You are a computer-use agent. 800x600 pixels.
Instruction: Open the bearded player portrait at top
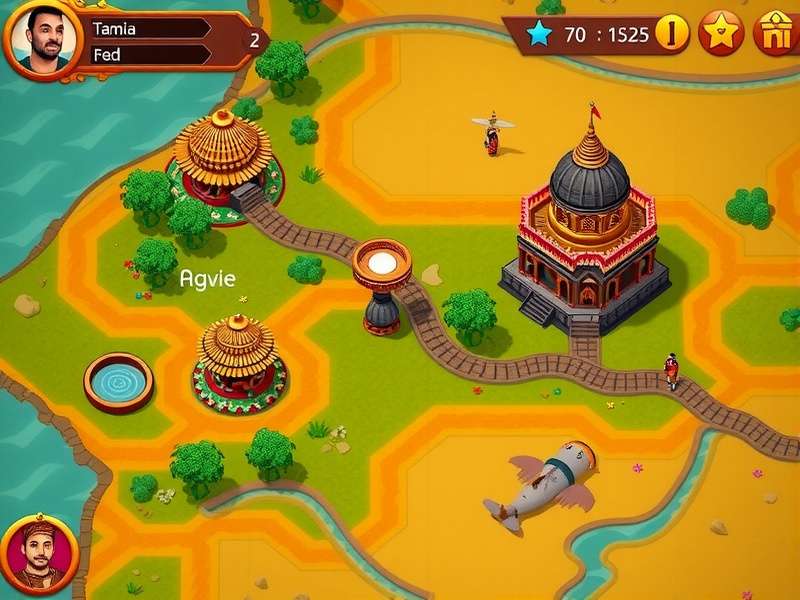tap(42, 40)
